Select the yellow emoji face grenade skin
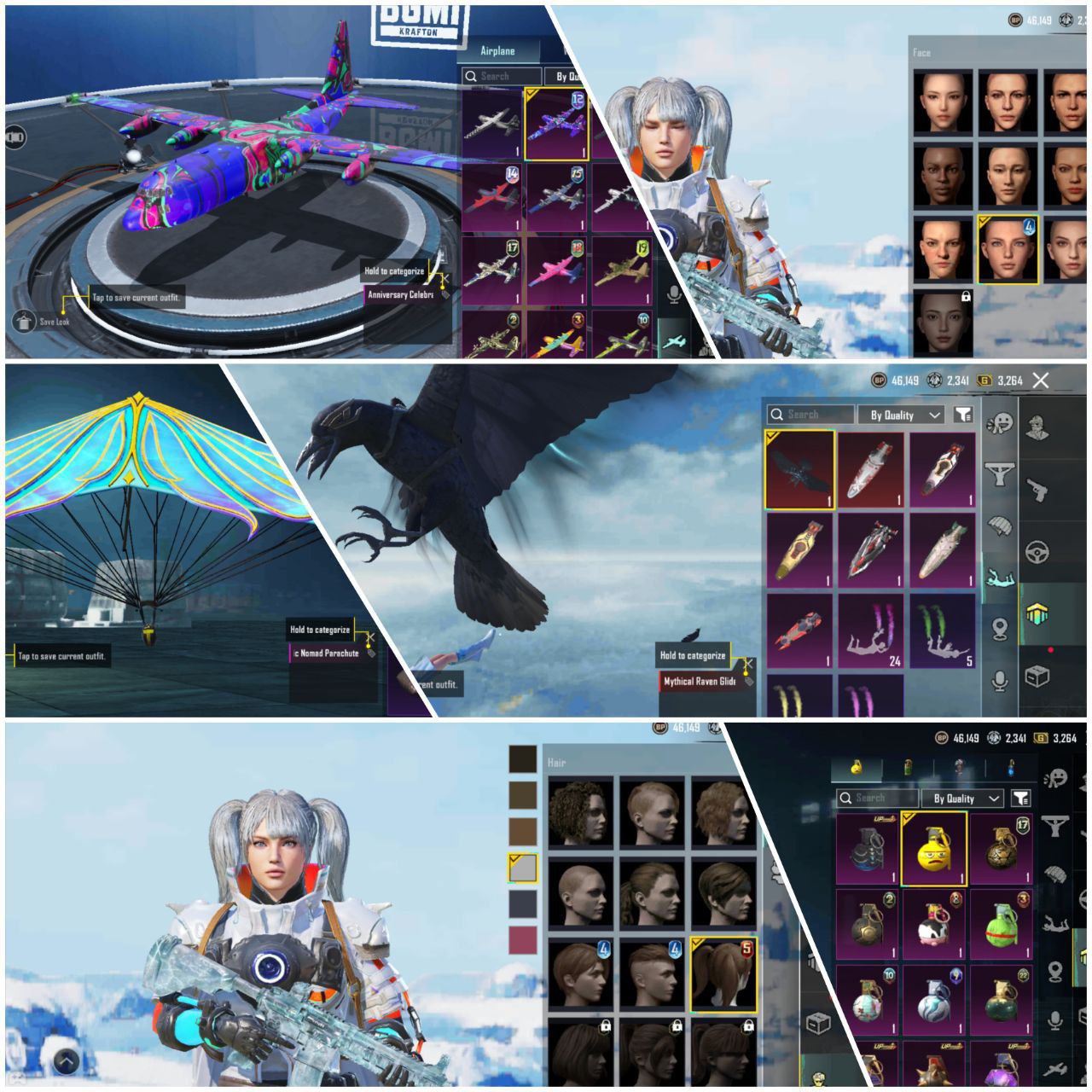The image size is (1092, 1092). (933, 850)
